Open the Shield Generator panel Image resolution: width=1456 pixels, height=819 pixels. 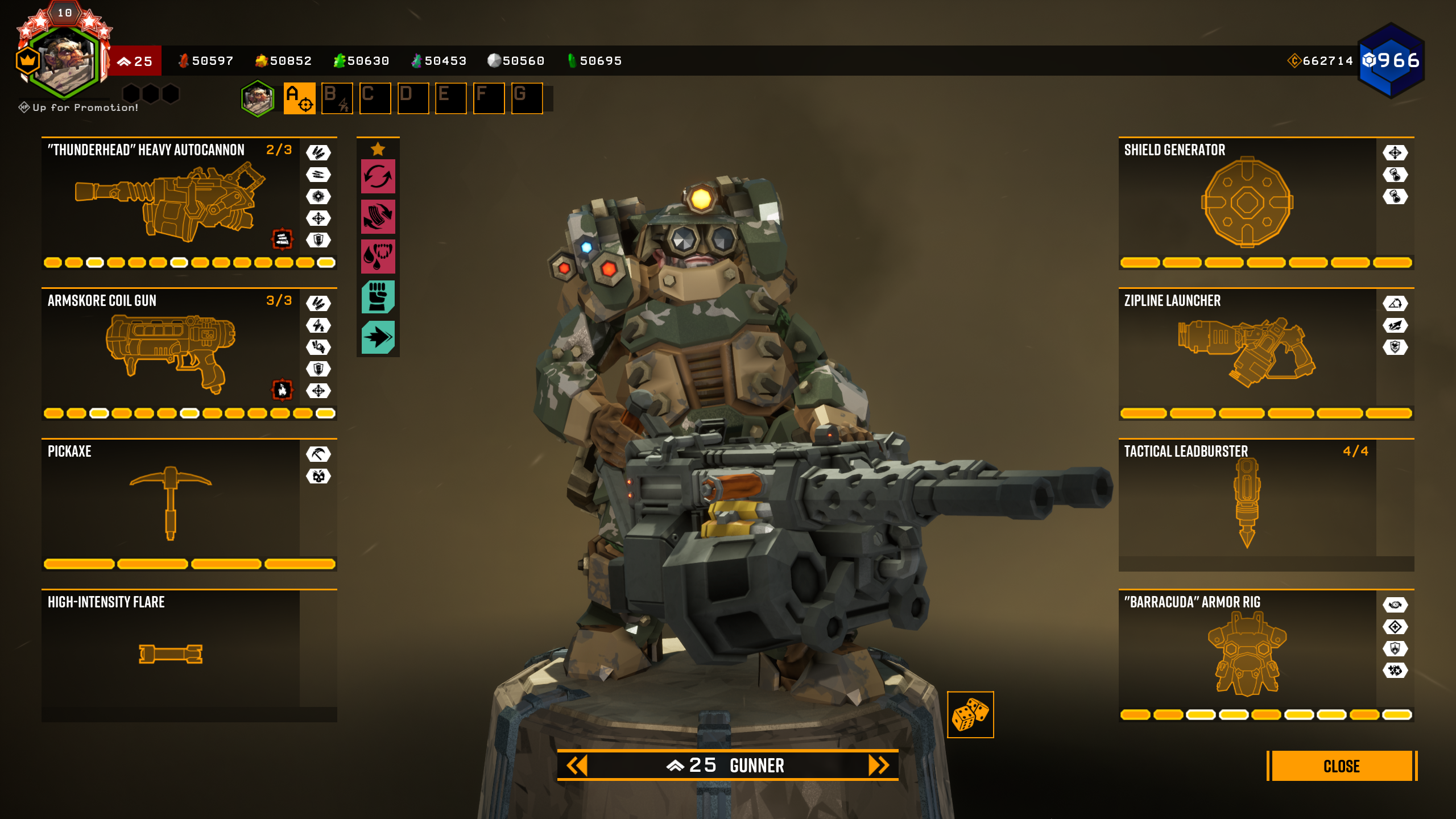click(x=1247, y=202)
